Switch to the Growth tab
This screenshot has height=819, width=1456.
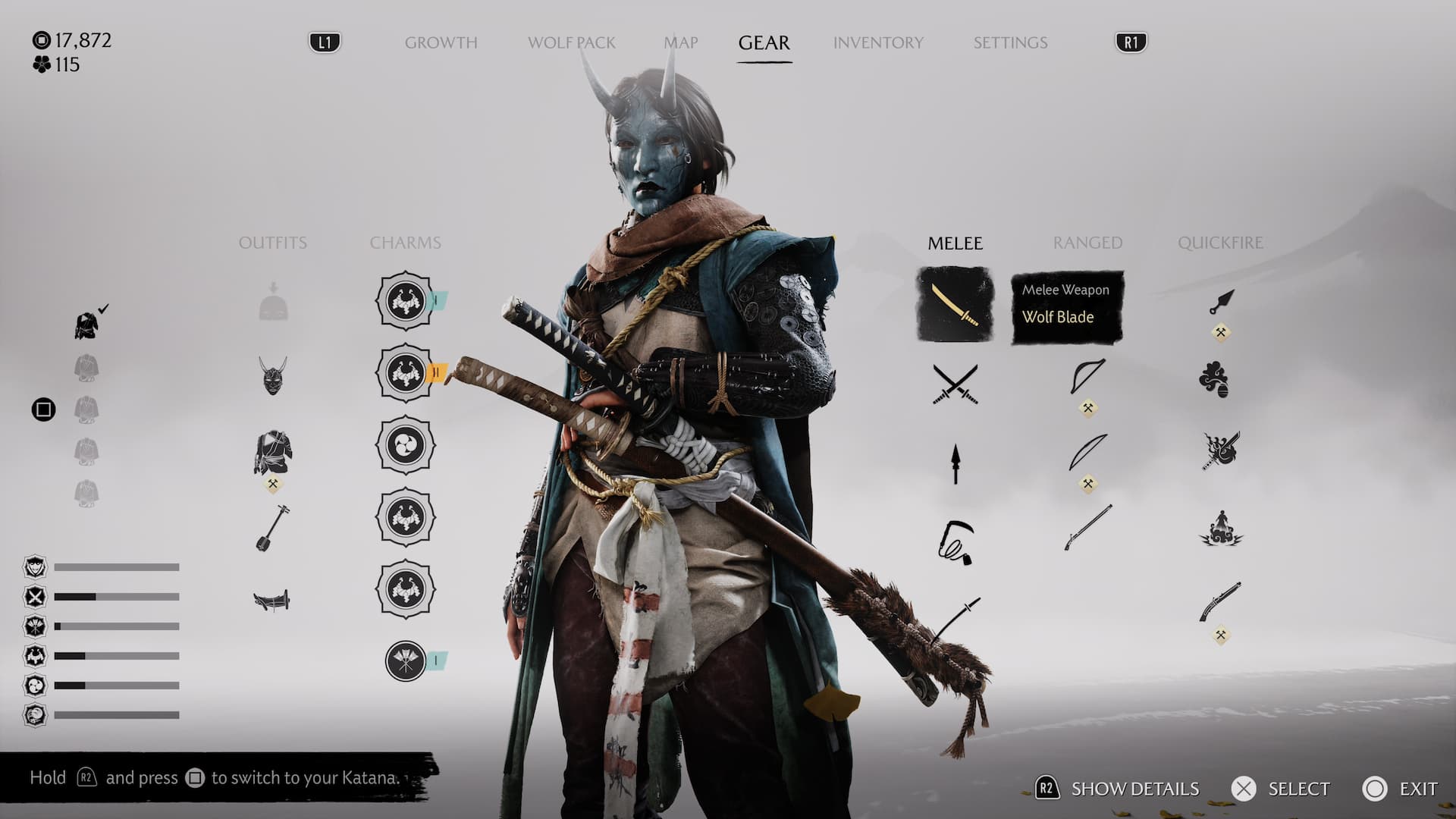(x=441, y=42)
